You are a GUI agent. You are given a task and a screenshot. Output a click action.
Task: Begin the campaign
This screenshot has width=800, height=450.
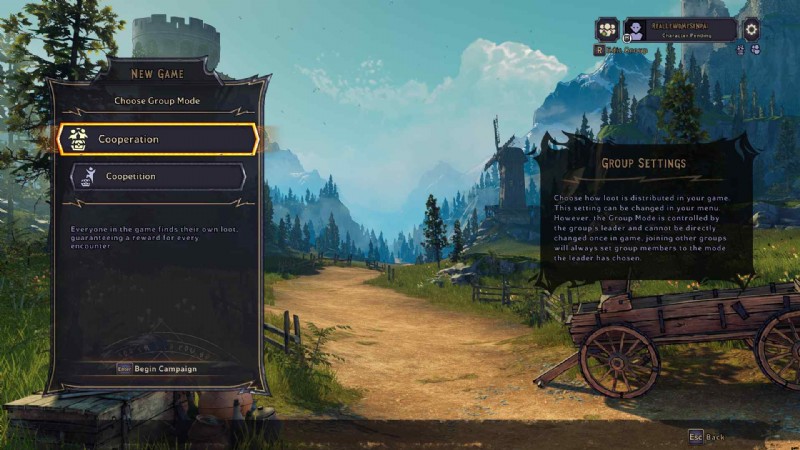coord(157,369)
